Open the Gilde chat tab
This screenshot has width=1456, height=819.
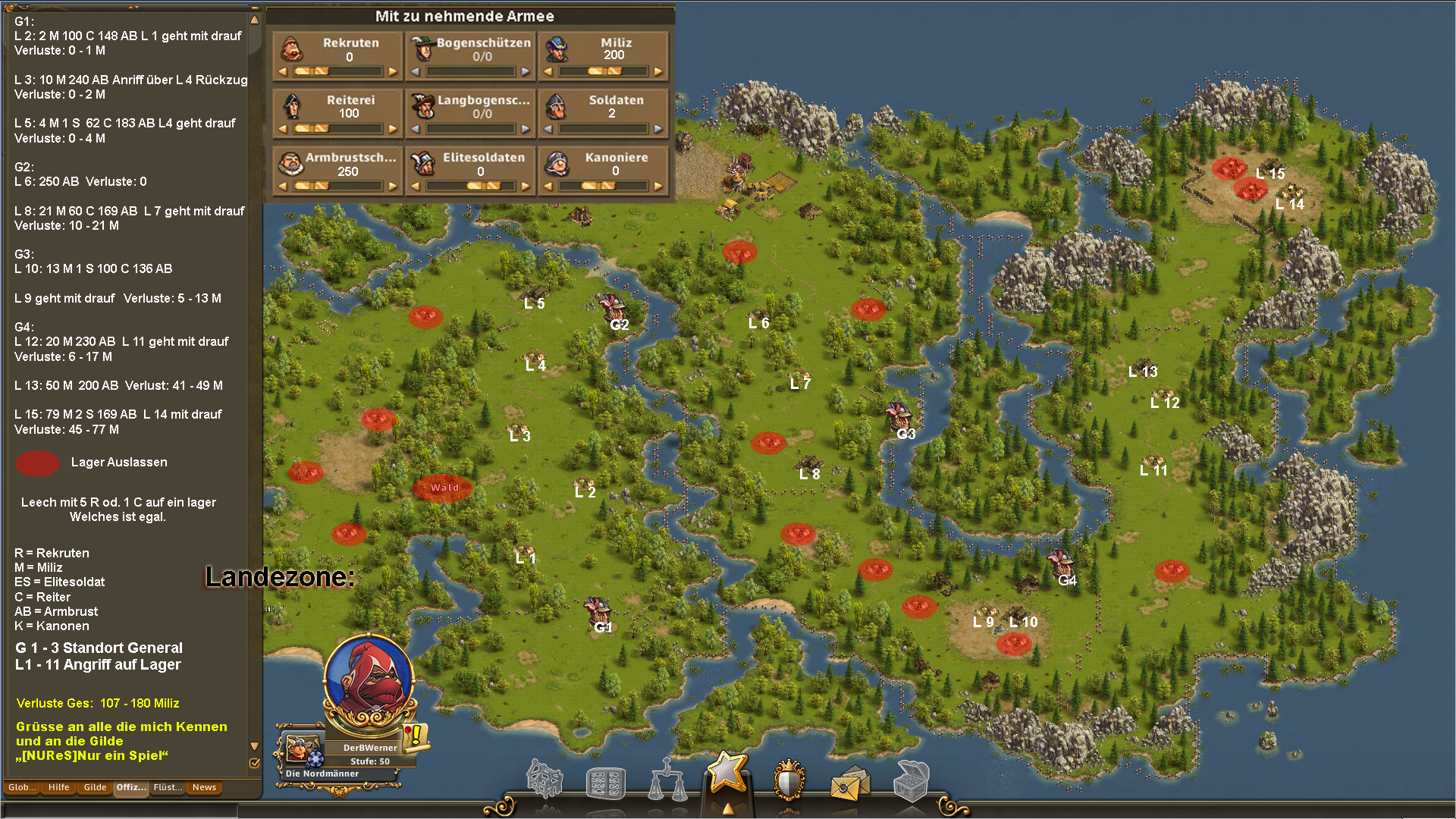pos(95,787)
